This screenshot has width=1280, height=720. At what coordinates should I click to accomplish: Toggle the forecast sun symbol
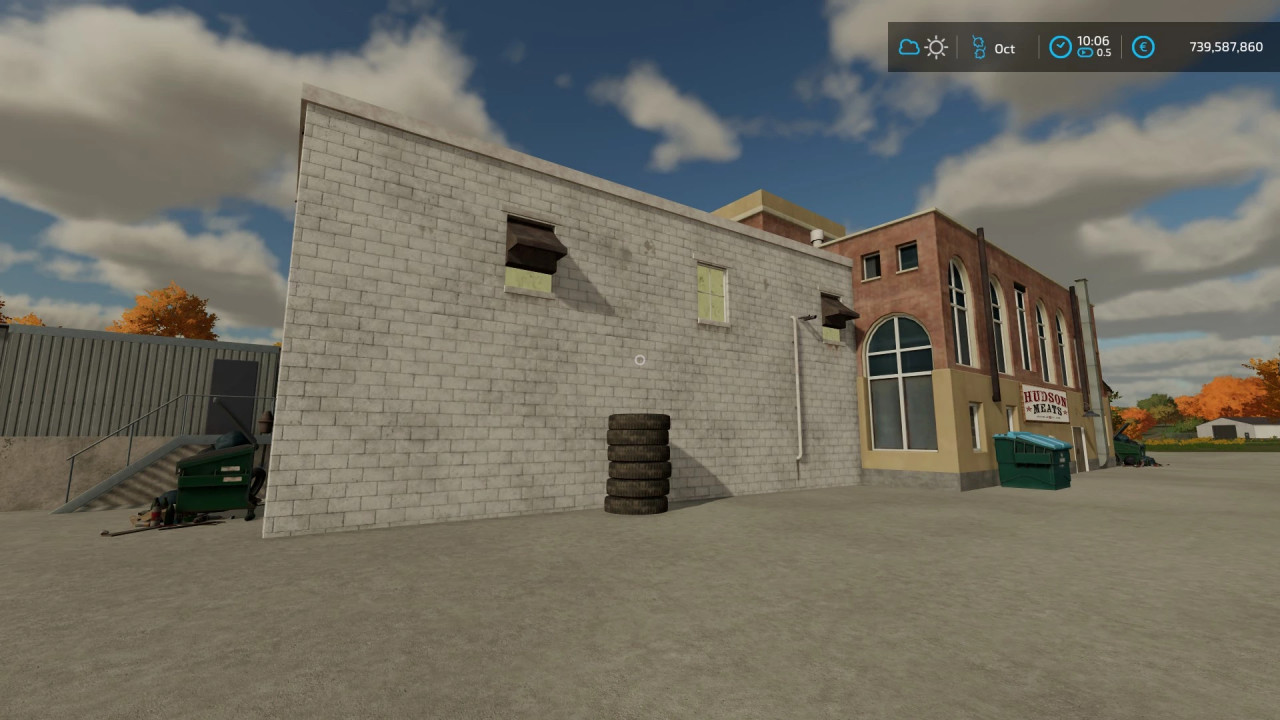(936, 47)
